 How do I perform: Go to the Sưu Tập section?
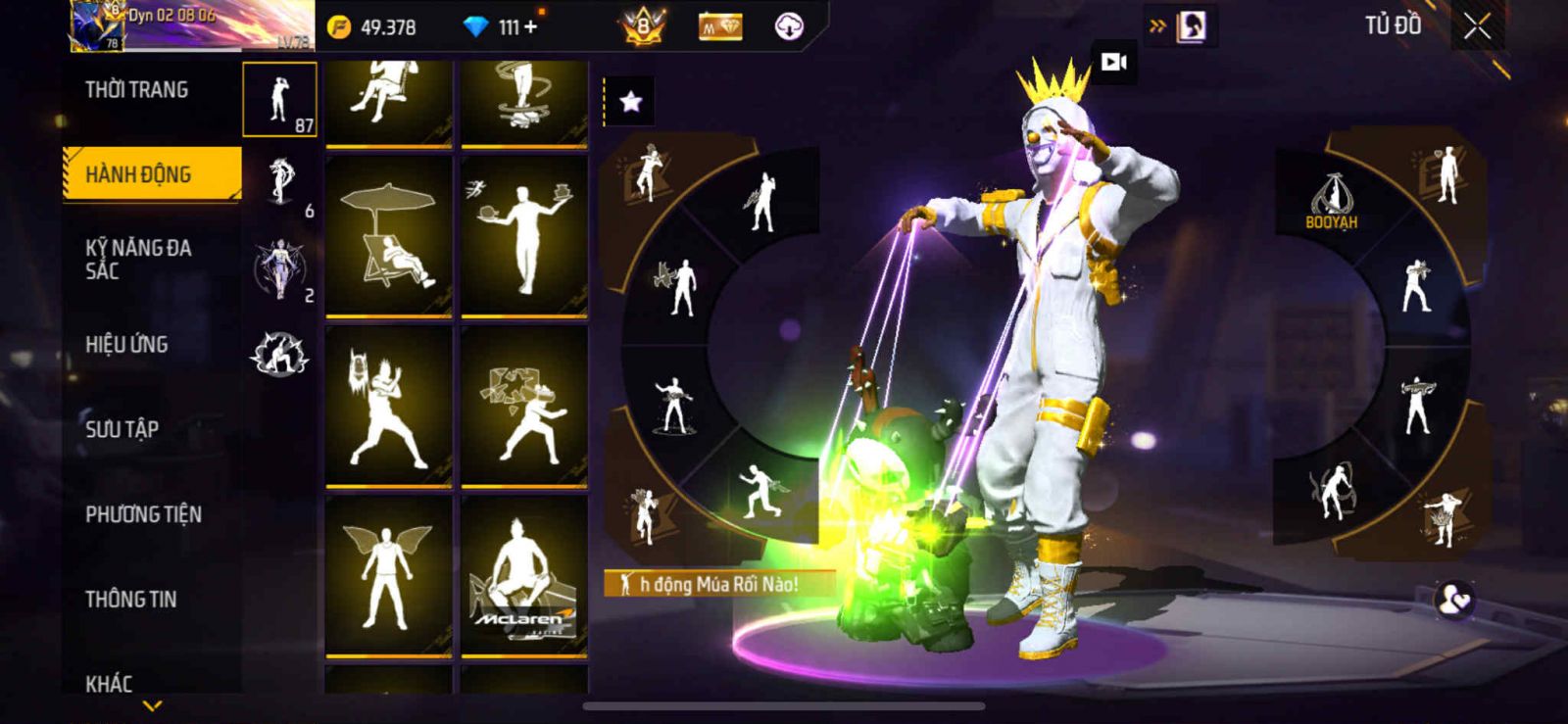122,428
